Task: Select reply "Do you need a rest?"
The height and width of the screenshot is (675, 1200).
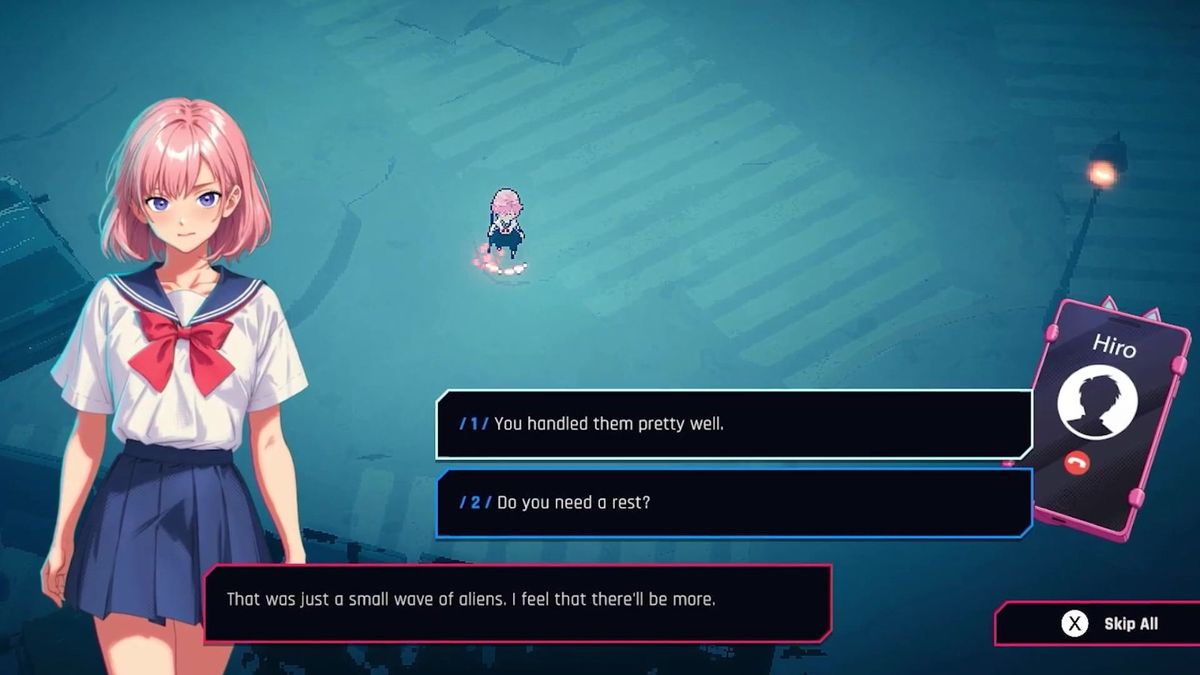Action: 733,502
